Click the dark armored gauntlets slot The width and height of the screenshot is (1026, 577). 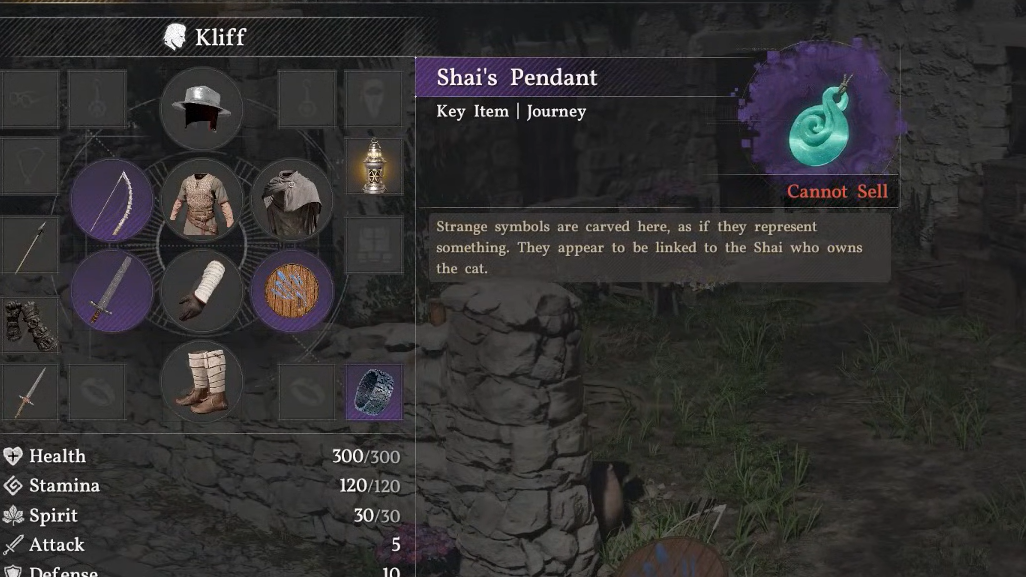[x=29, y=322]
